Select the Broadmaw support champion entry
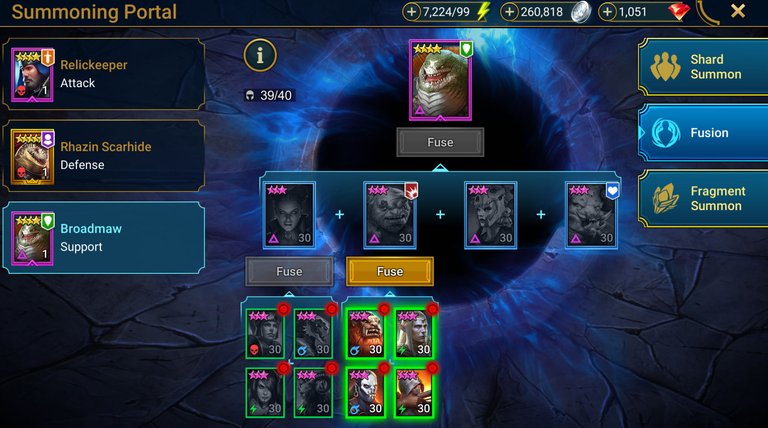This screenshot has width=768, height=428. (x=104, y=238)
